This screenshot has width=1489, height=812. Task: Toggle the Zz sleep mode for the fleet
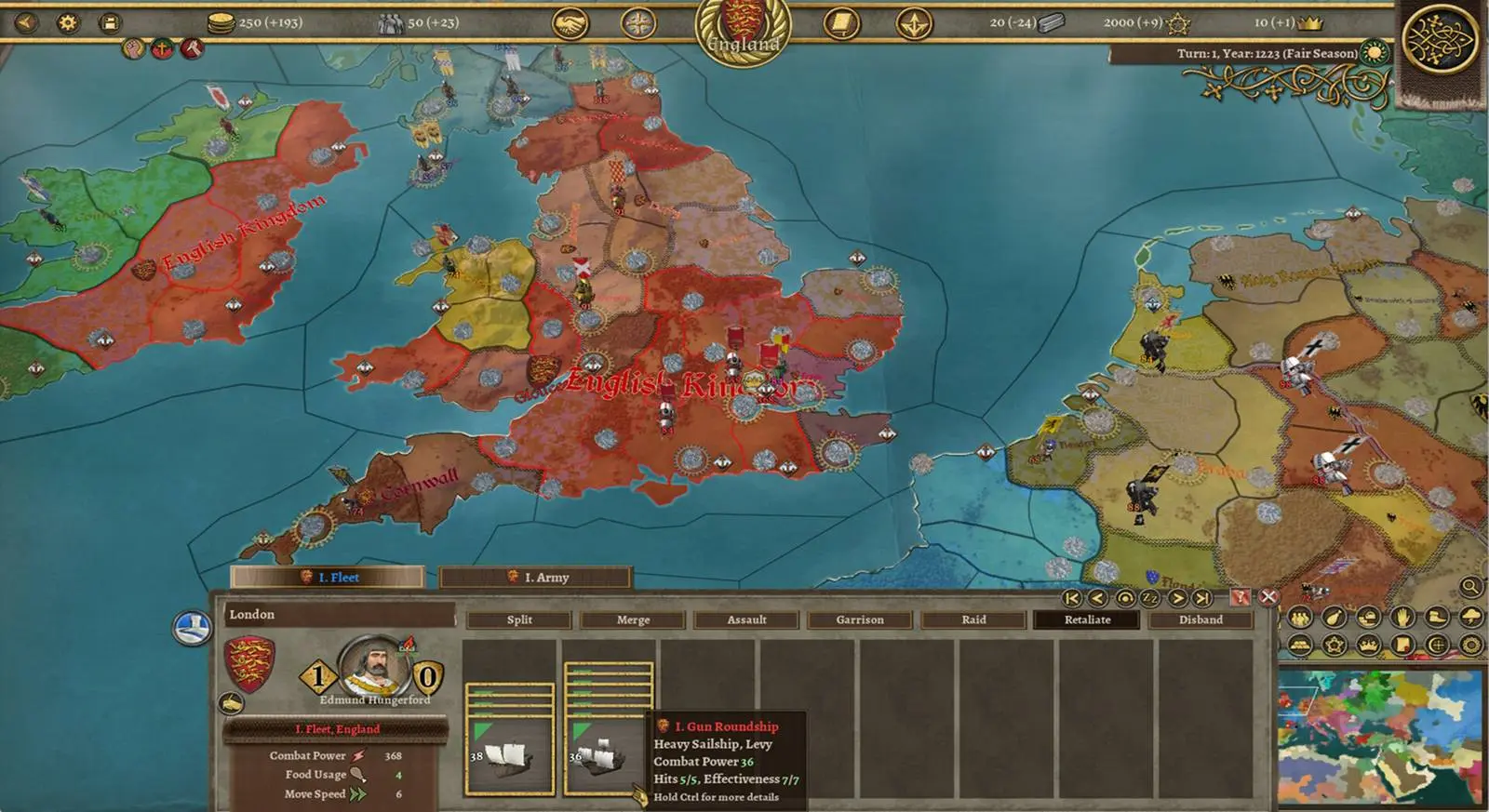click(1149, 598)
